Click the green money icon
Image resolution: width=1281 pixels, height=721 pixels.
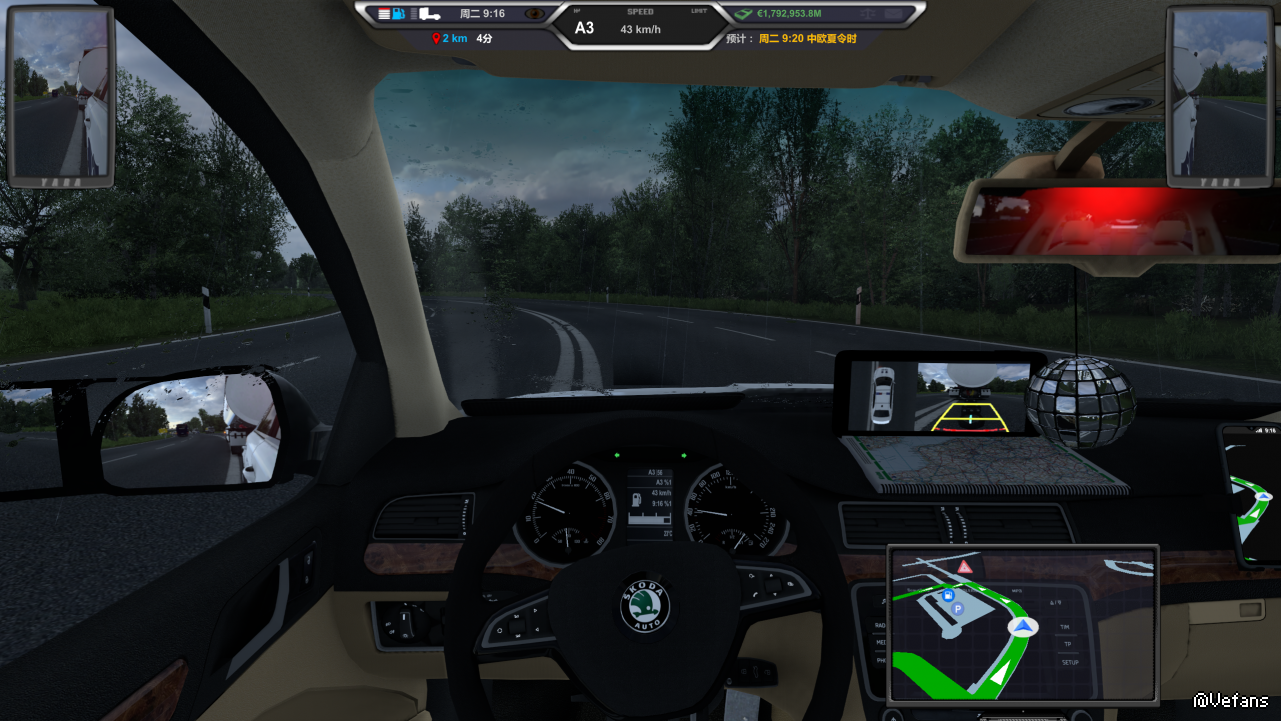(743, 14)
